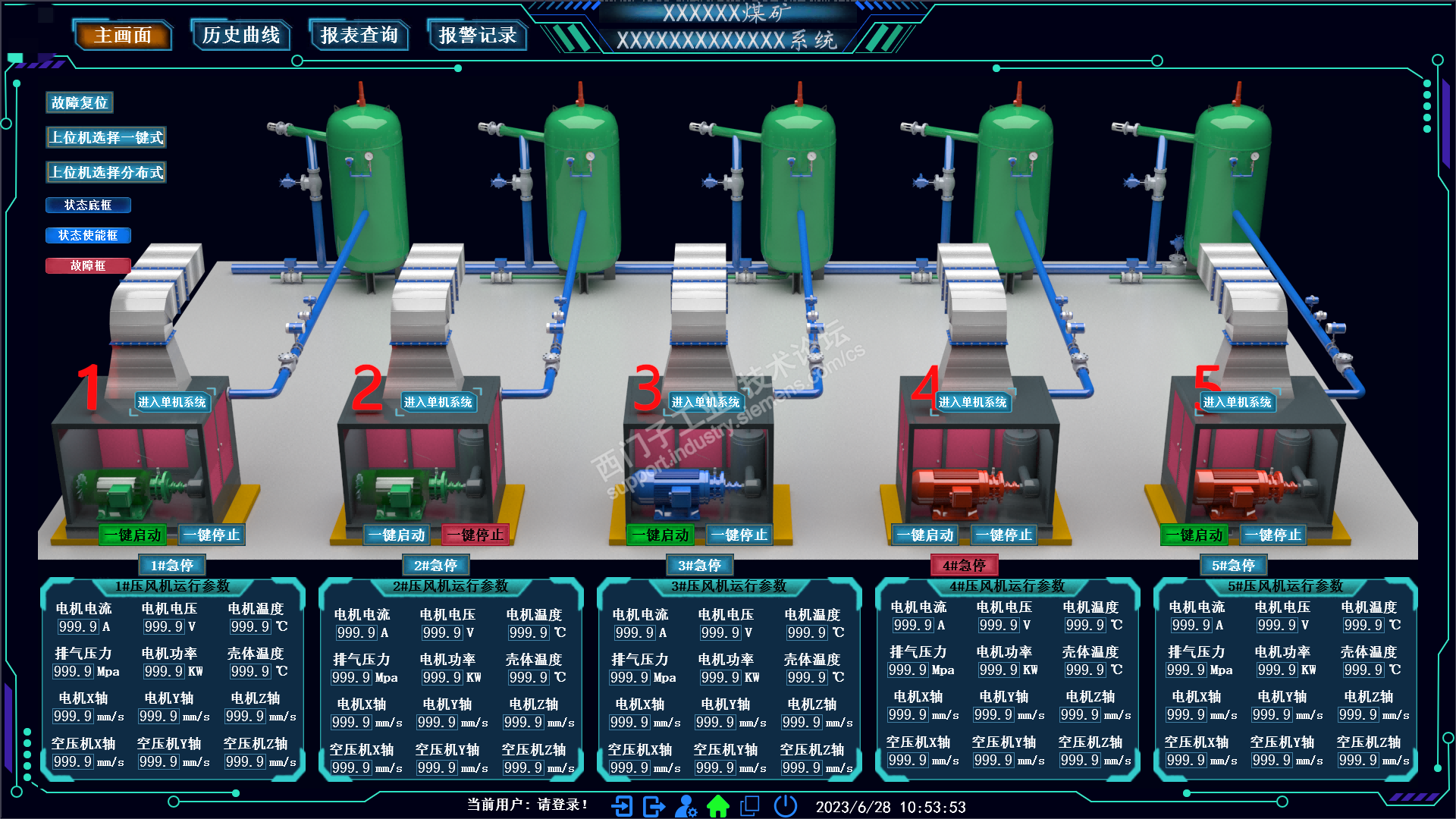The image size is (1456, 819).
Task: Activate 一键启动 for compressor 1
Action: [133, 535]
